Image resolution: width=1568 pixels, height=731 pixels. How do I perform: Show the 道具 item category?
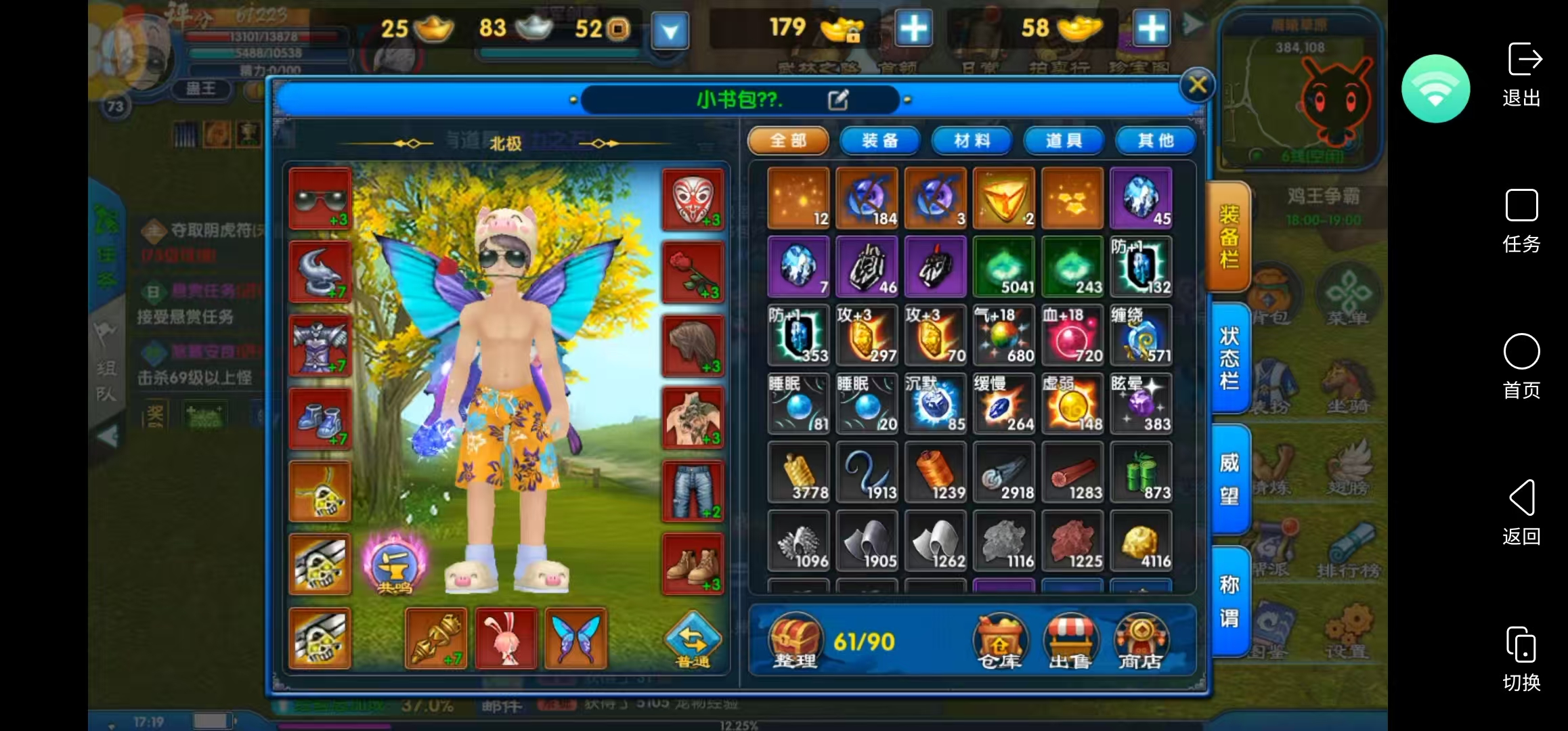(x=1064, y=141)
